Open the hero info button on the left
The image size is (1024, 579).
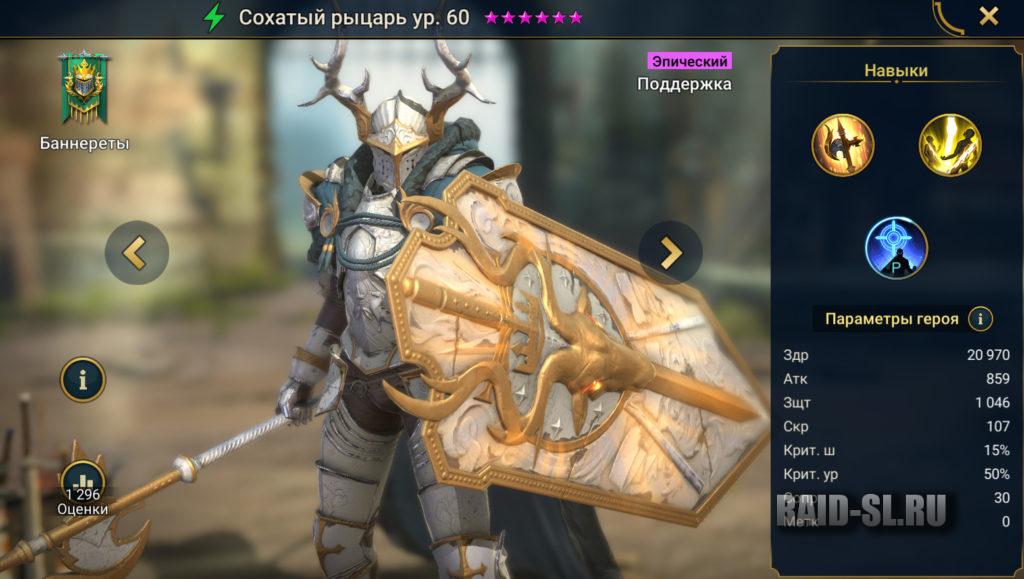(82, 379)
